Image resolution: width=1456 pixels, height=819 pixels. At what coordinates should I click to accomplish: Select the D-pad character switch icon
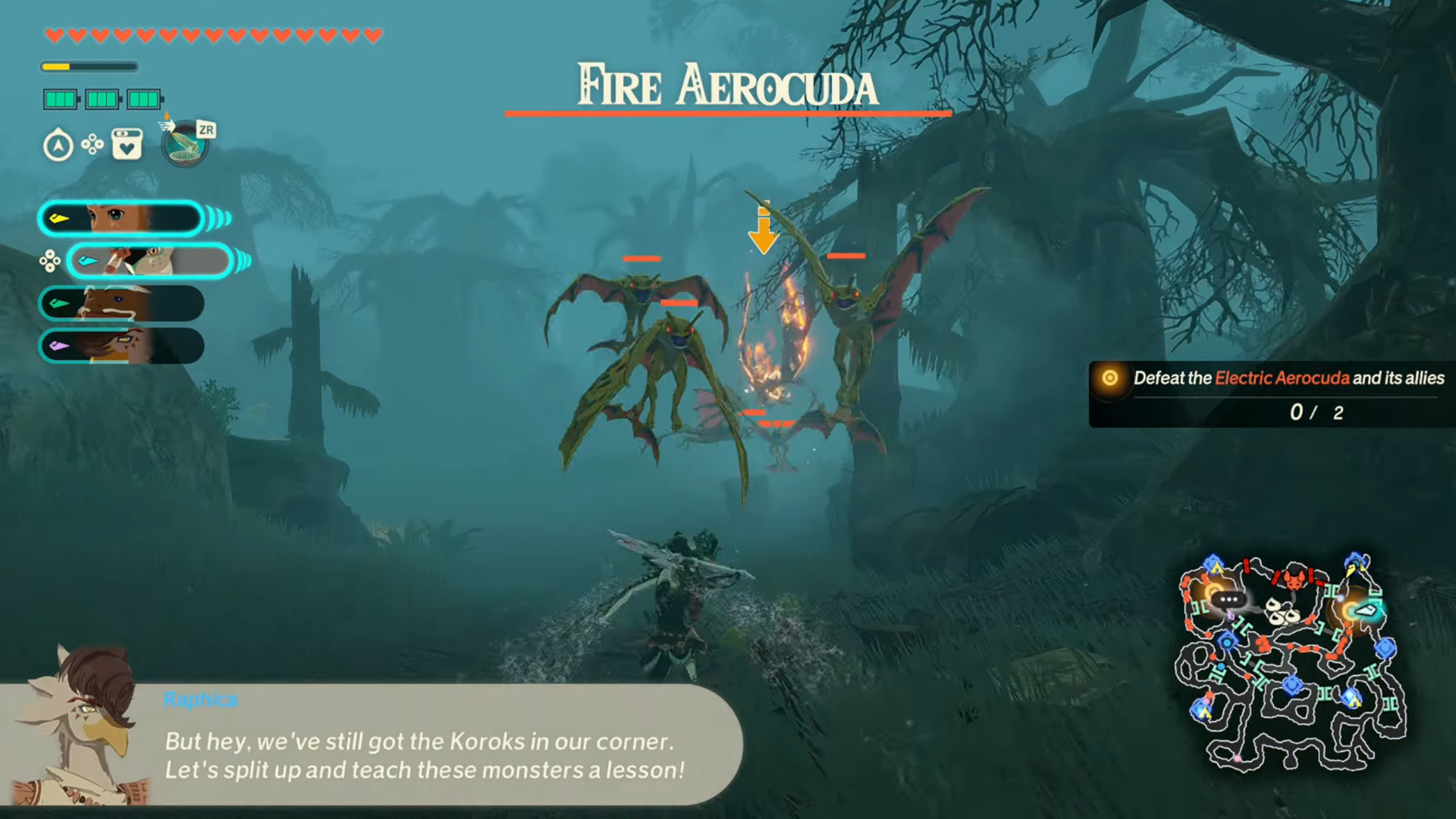93,145
